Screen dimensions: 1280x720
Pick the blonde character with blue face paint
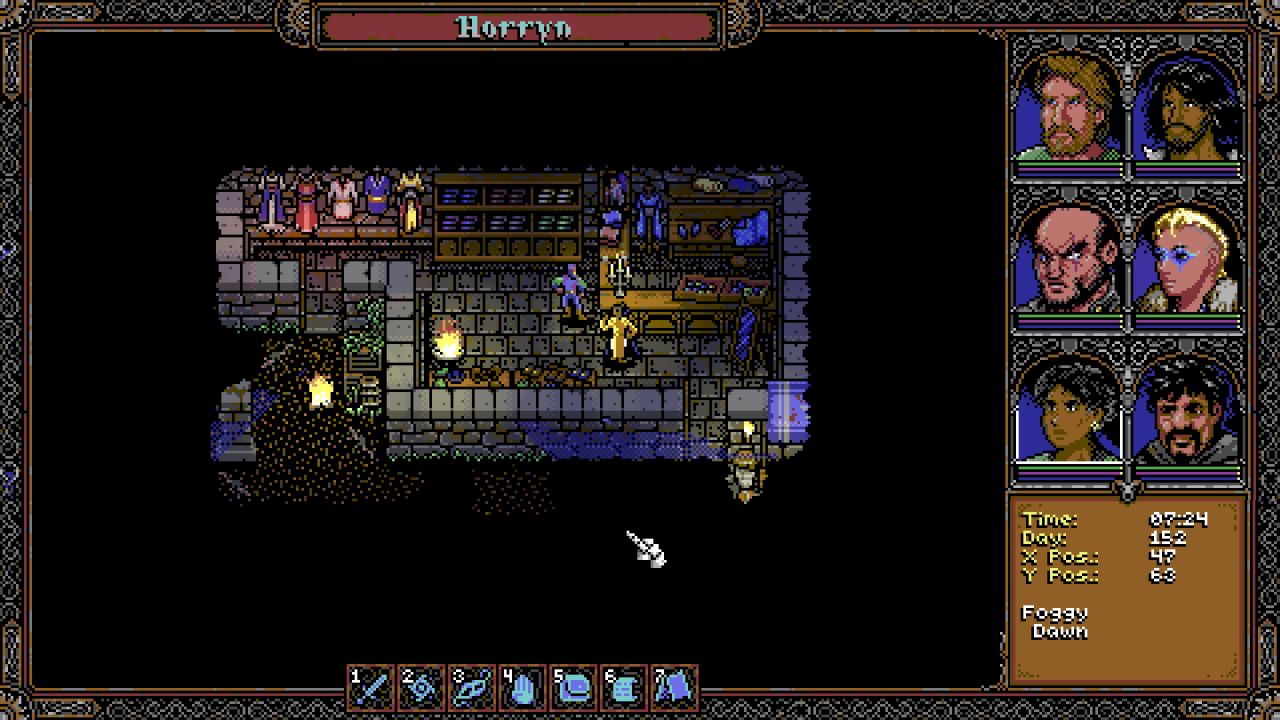(x=1188, y=258)
